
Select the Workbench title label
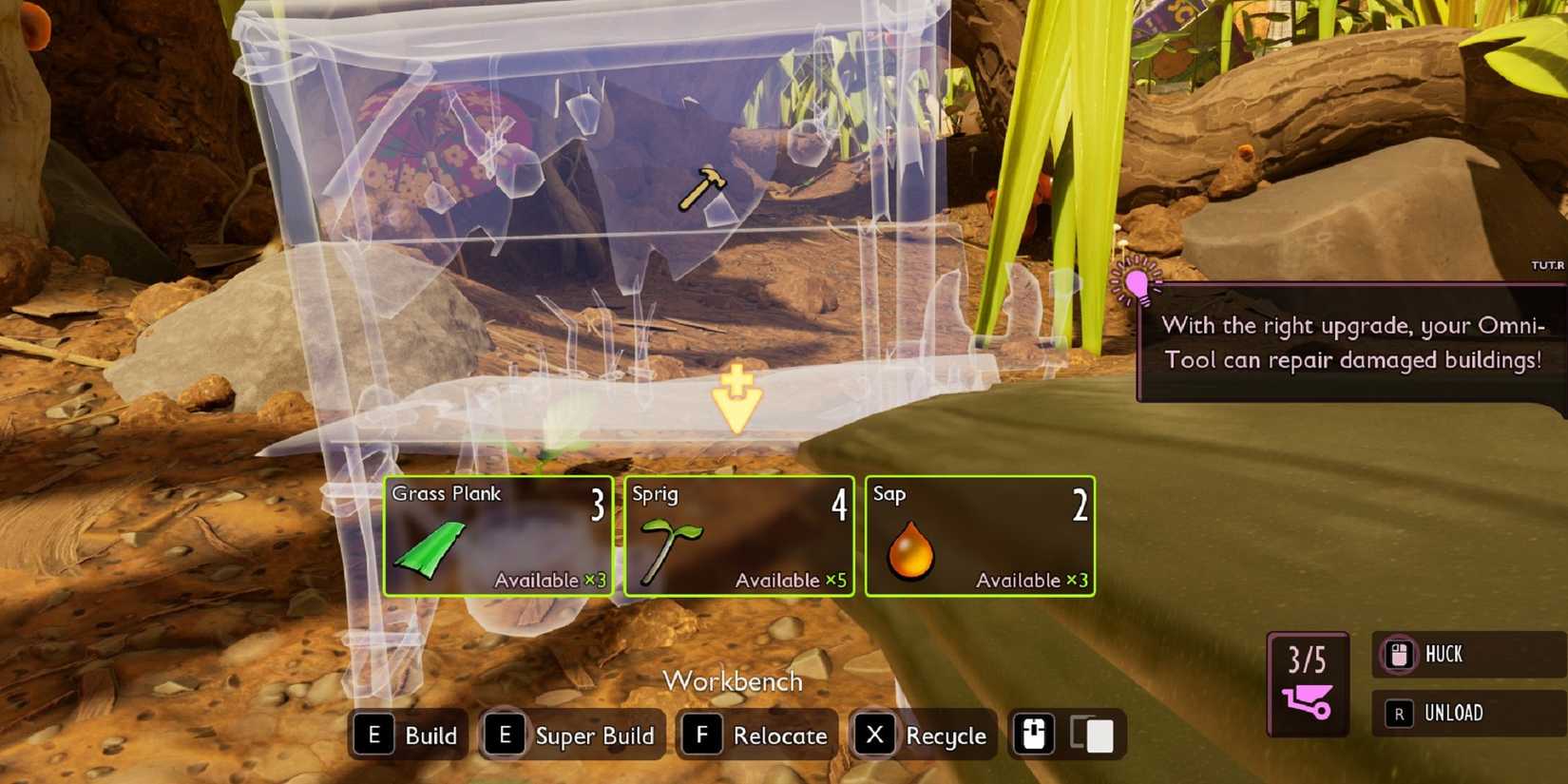(x=735, y=680)
